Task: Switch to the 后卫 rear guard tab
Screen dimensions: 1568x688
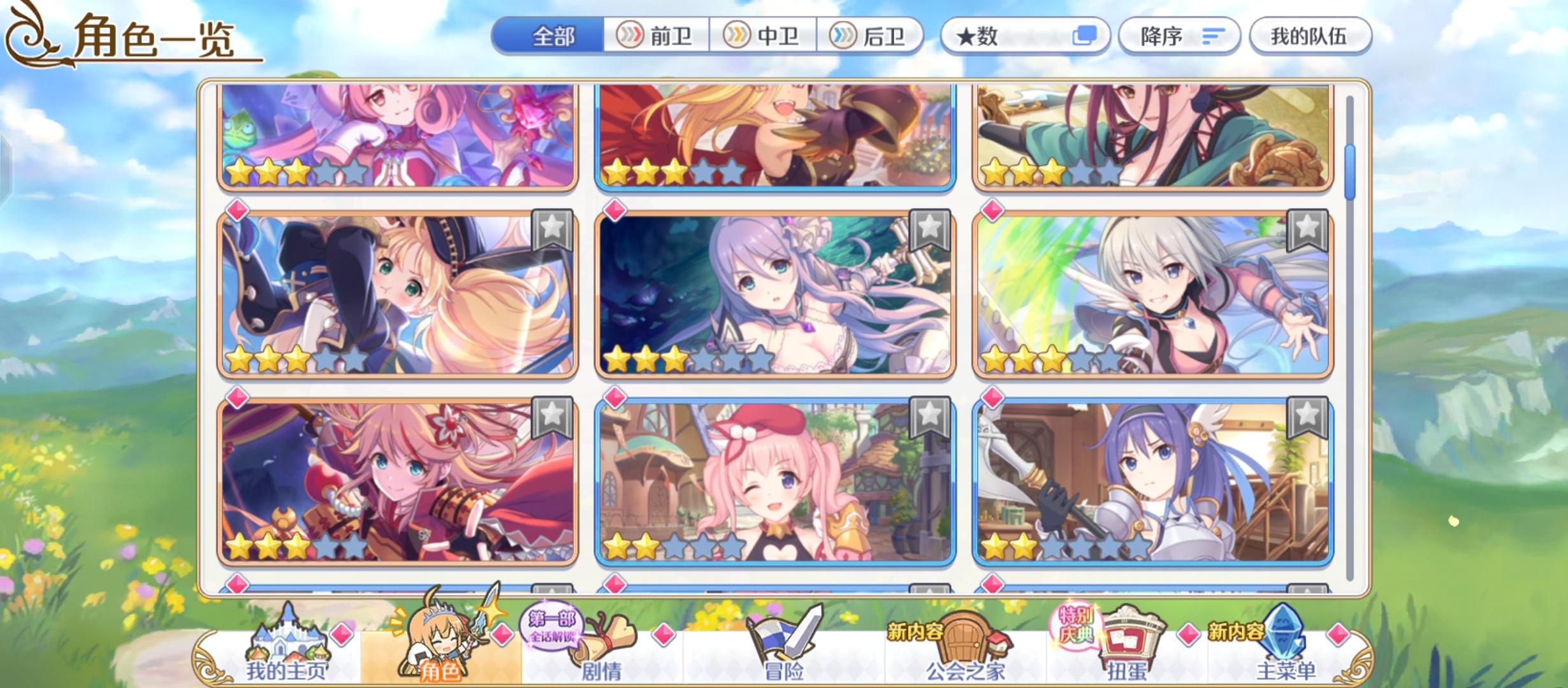Action: (873, 36)
